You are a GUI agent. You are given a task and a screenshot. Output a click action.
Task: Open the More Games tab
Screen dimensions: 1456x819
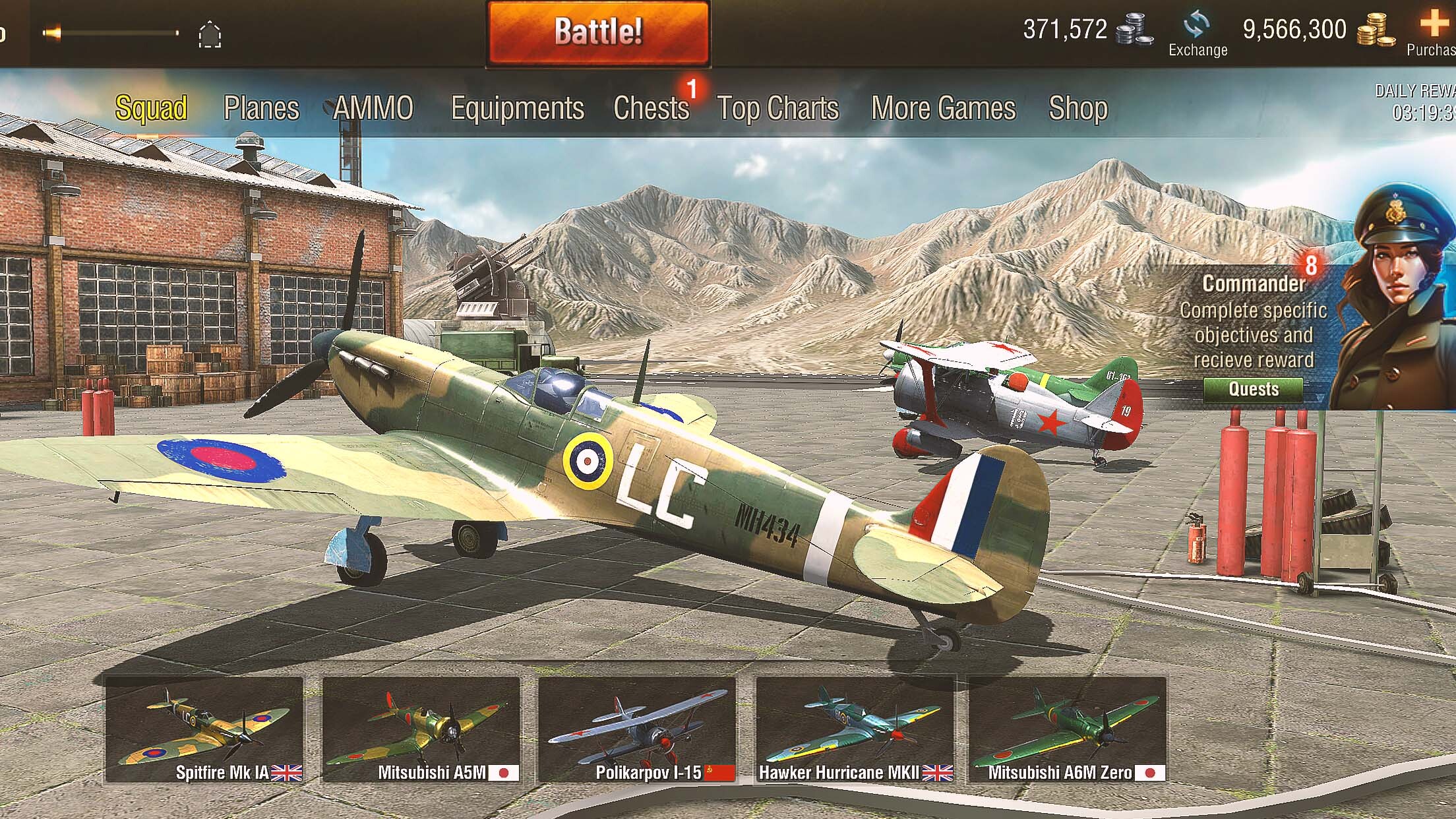[943, 108]
